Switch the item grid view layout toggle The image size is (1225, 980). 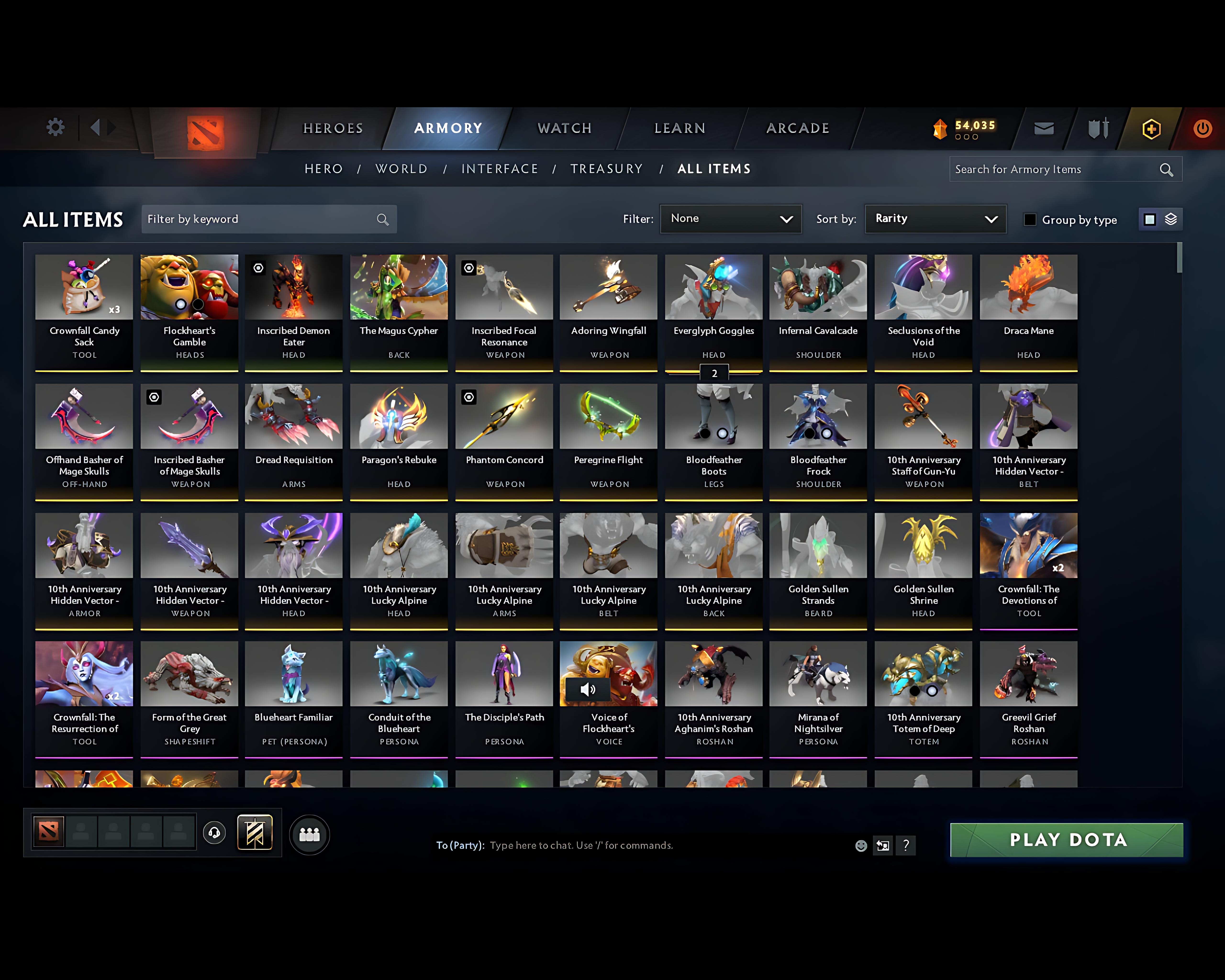click(1159, 219)
